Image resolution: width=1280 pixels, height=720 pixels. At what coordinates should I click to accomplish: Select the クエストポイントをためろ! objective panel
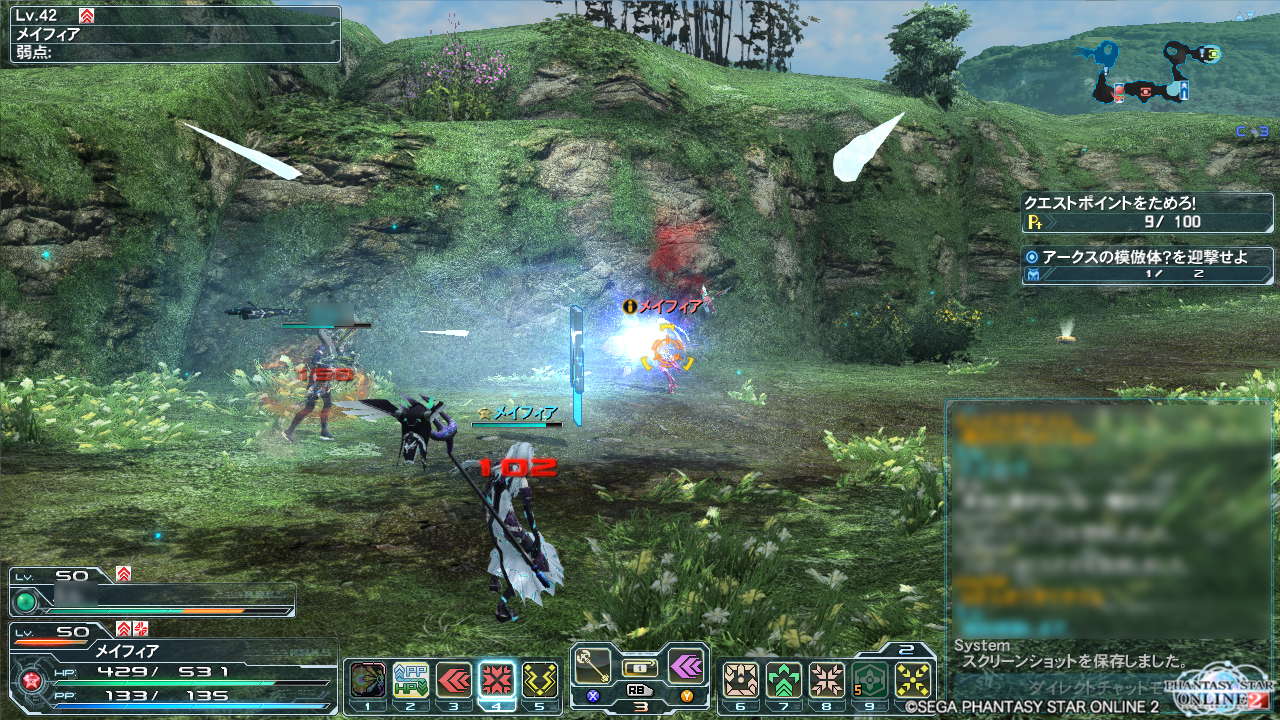click(x=1147, y=213)
